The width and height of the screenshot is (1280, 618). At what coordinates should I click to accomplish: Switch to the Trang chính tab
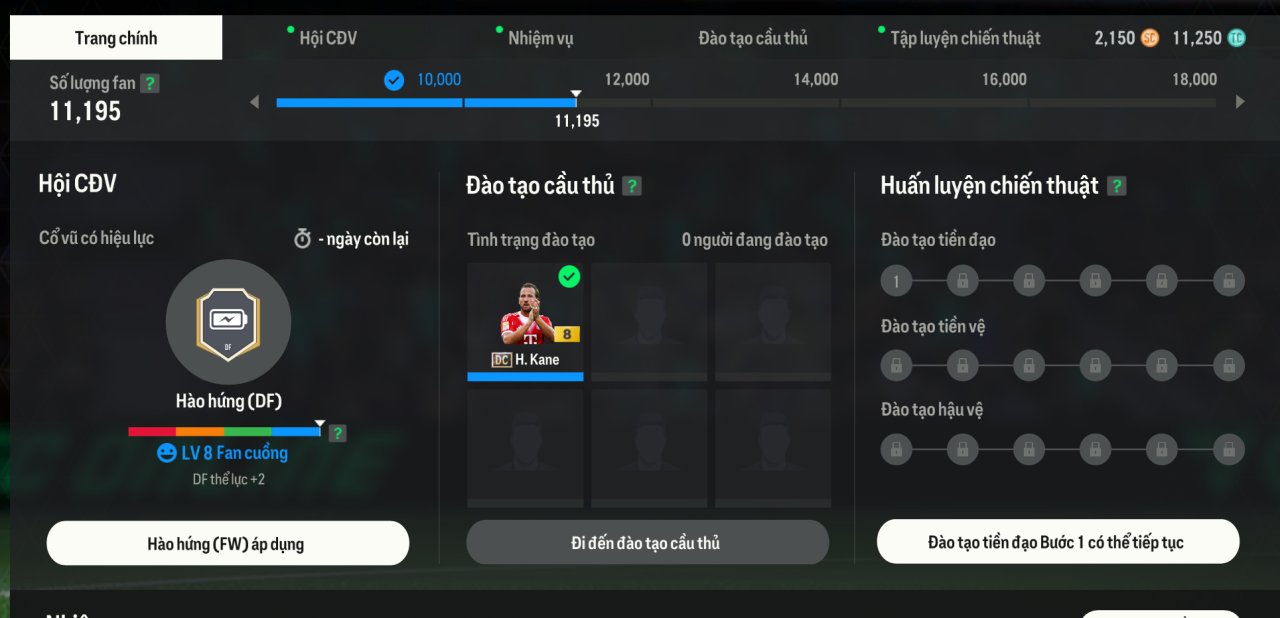[x=116, y=38]
